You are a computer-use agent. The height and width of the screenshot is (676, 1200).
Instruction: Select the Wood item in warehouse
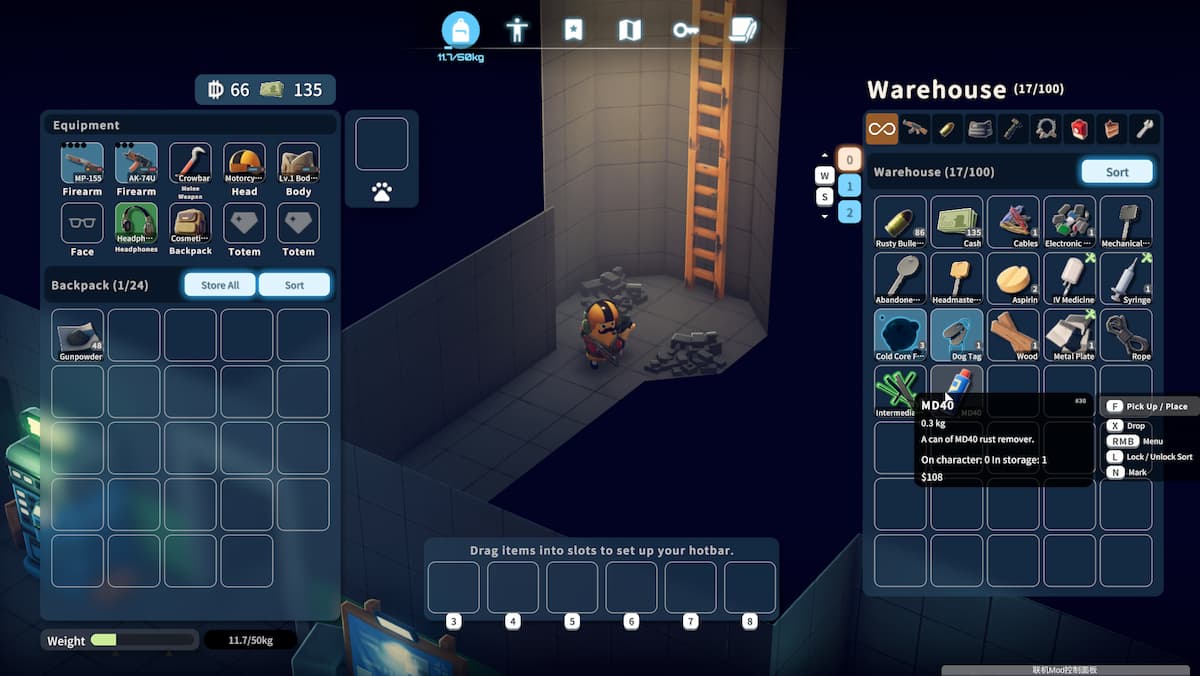(x=1013, y=335)
